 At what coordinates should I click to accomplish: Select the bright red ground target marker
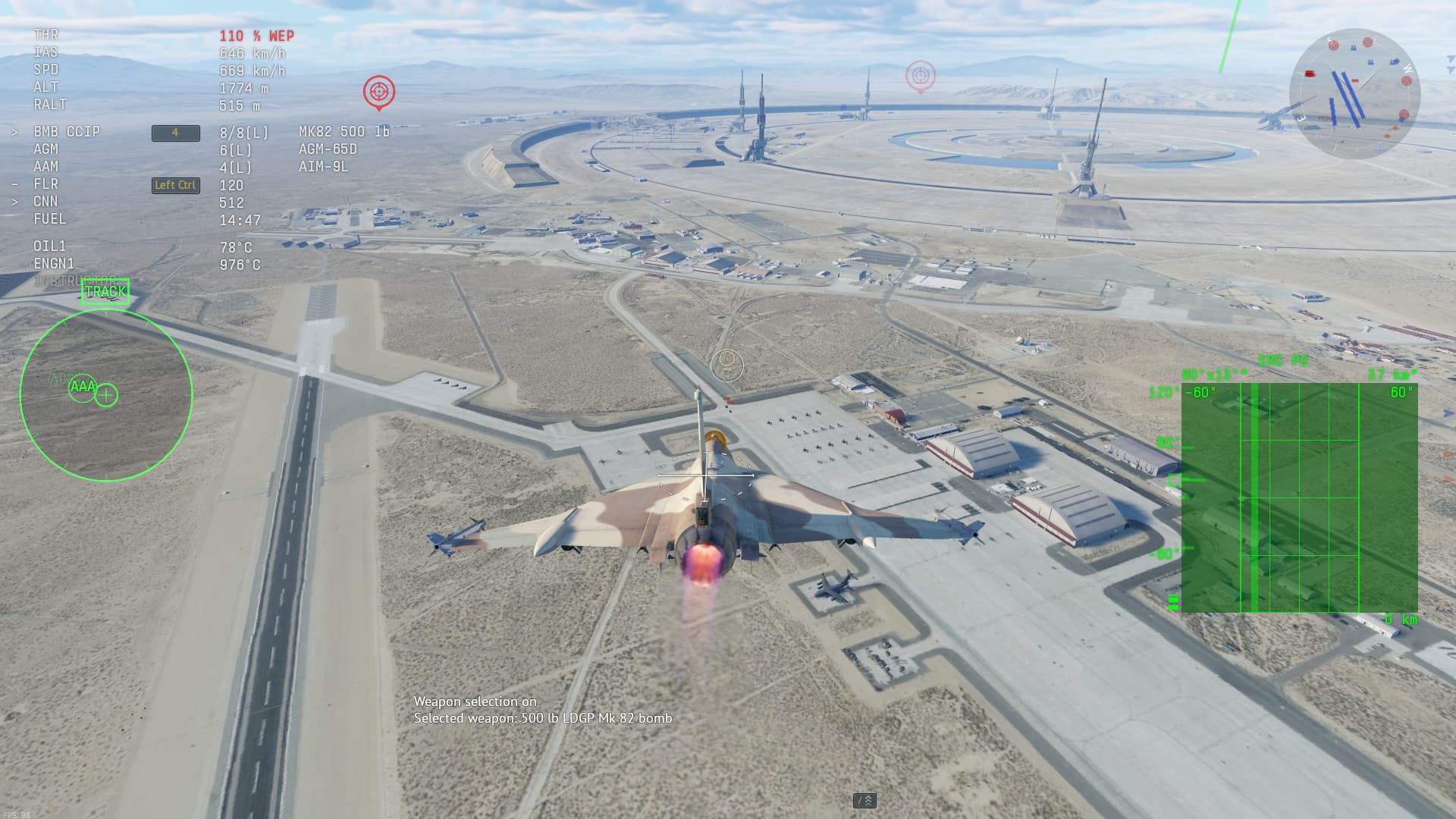coord(378,92)
